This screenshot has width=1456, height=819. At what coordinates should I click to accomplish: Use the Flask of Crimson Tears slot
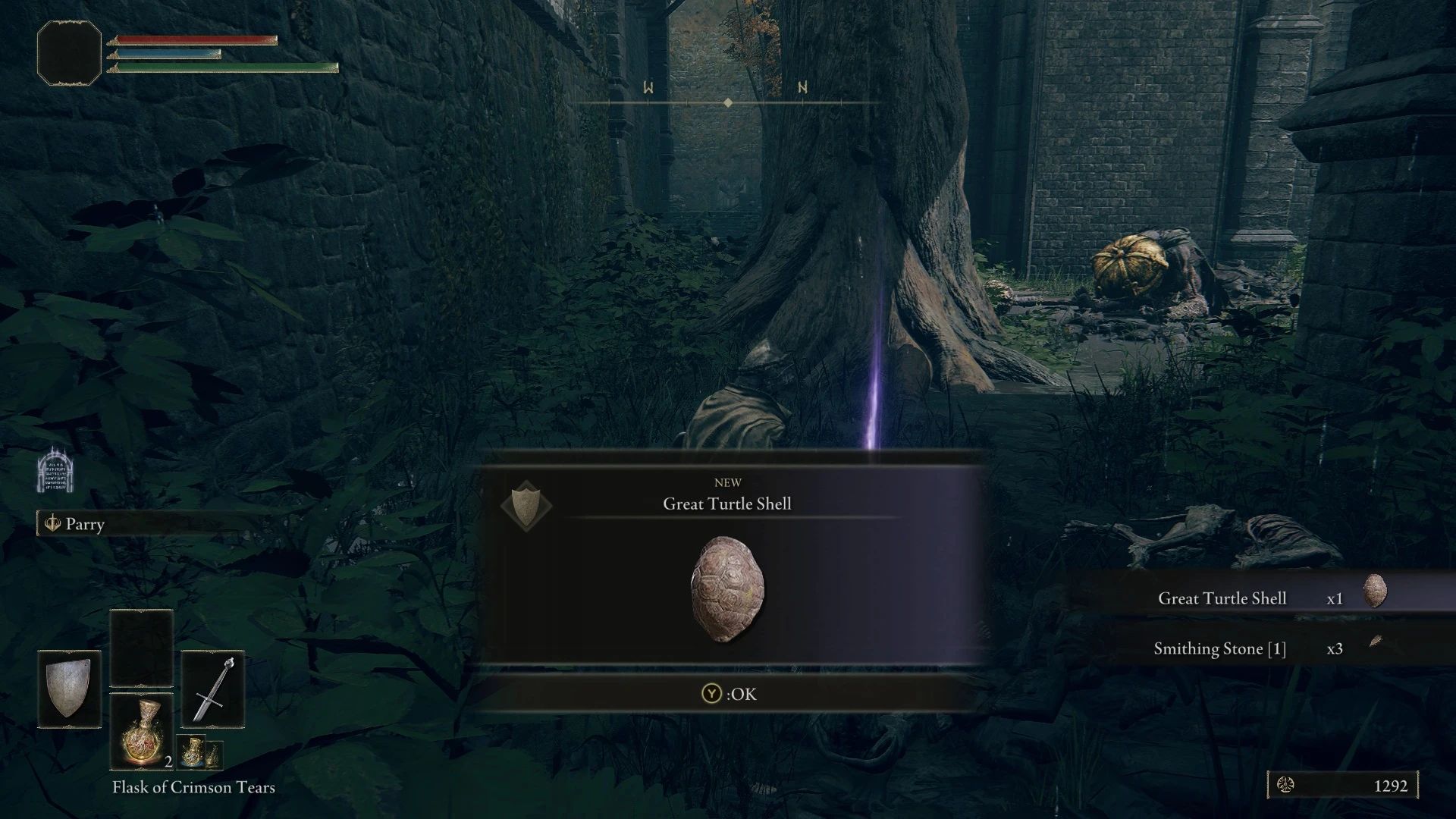pyautogui.click(x=142, y=731)
